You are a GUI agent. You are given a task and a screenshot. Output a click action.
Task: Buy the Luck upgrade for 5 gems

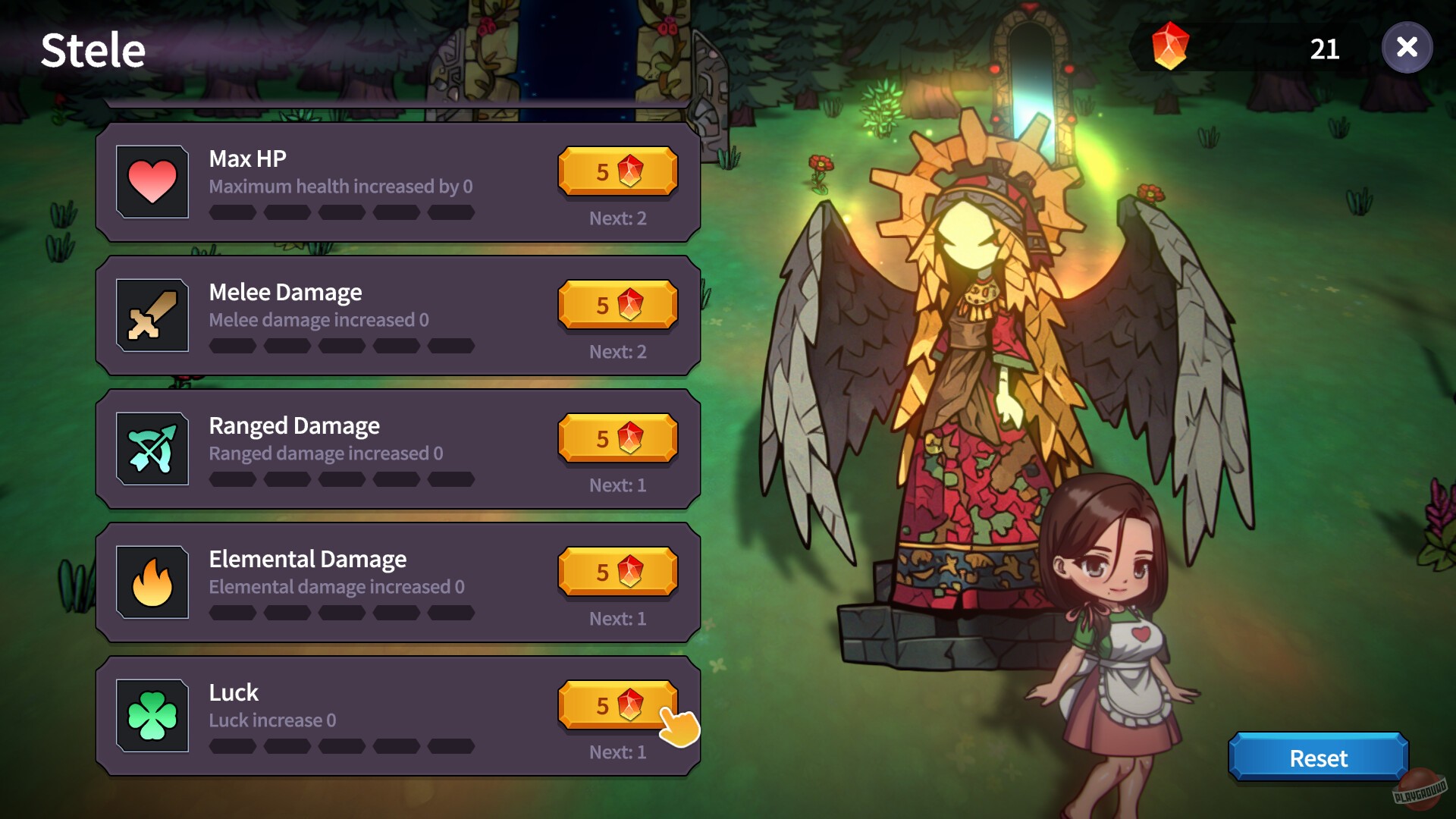coord(607,705)
